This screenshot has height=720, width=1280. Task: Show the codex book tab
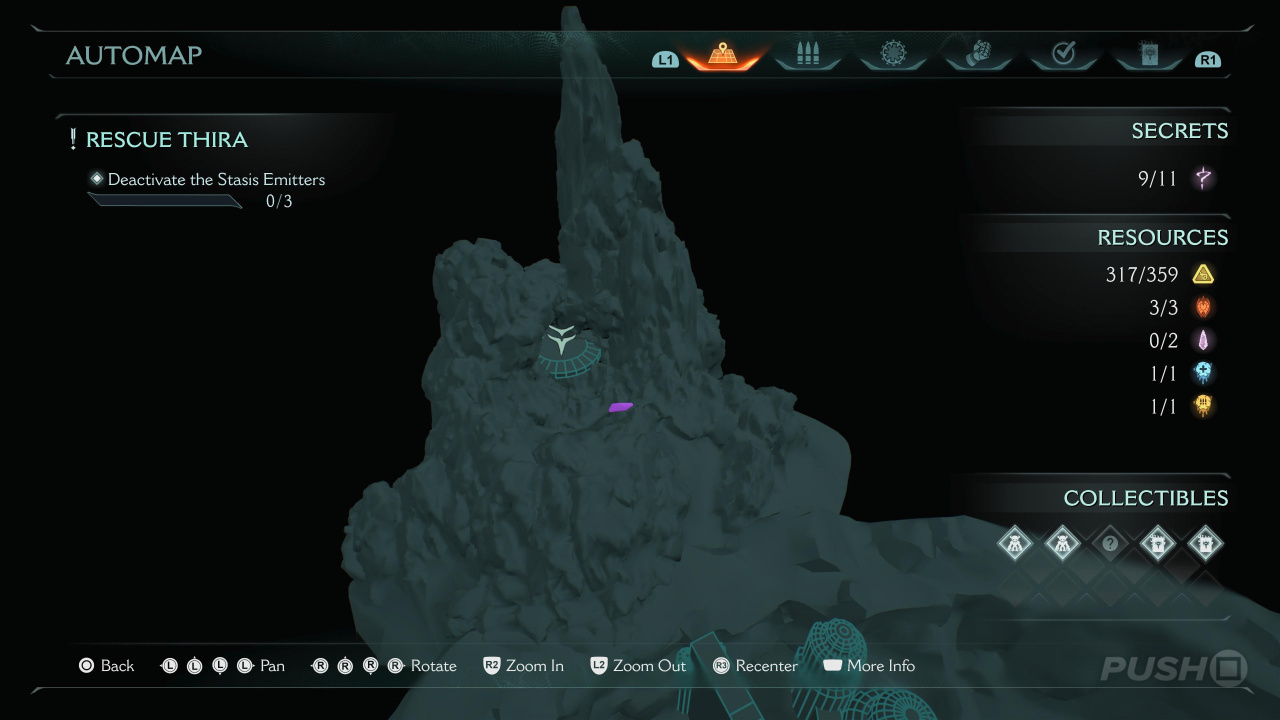1148,55
